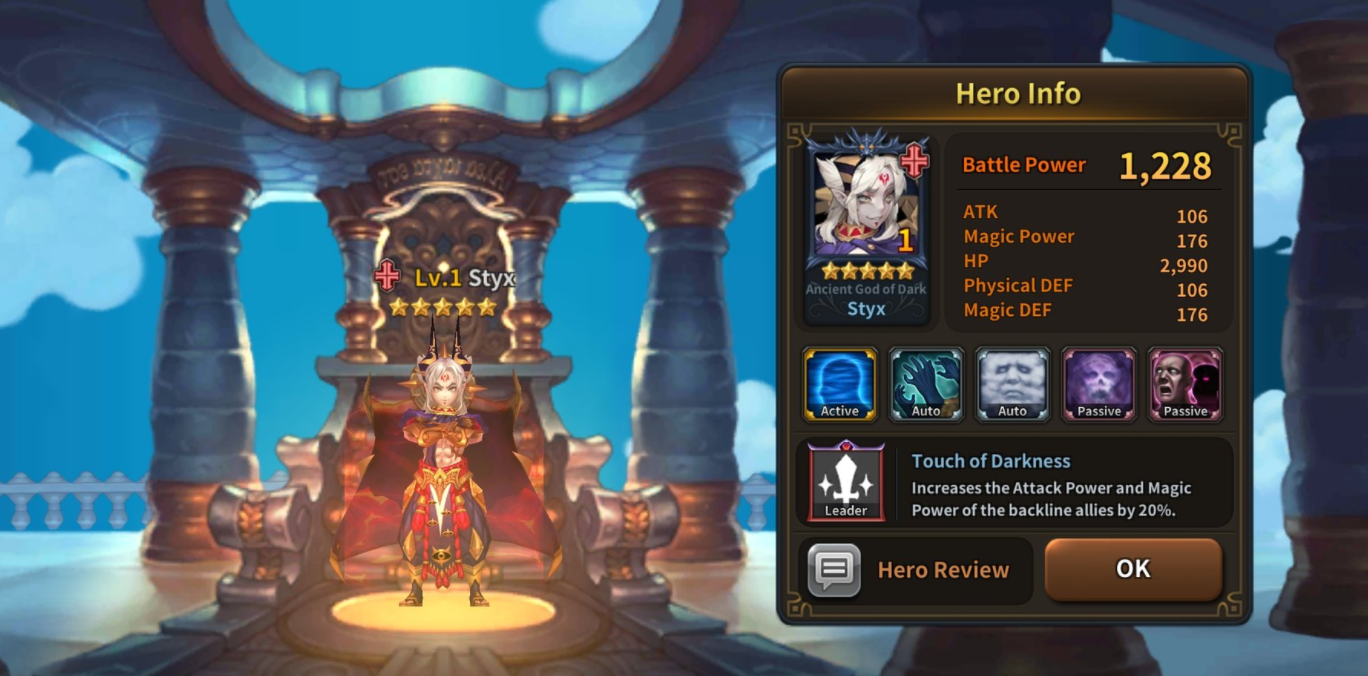View the dark hand Auto skill
This screenshot has width=1368, height=676.
[926, 384]
